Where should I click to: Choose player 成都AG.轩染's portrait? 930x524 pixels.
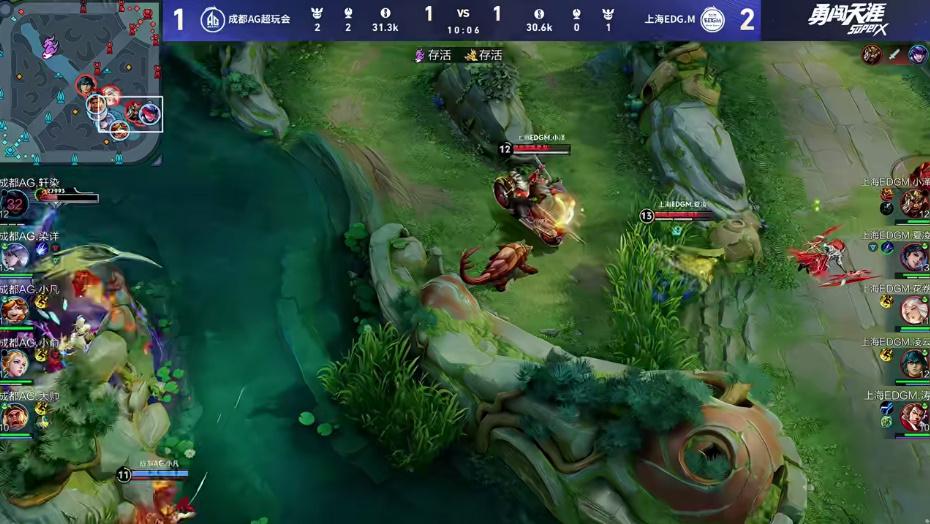click(x=15, y=204)
